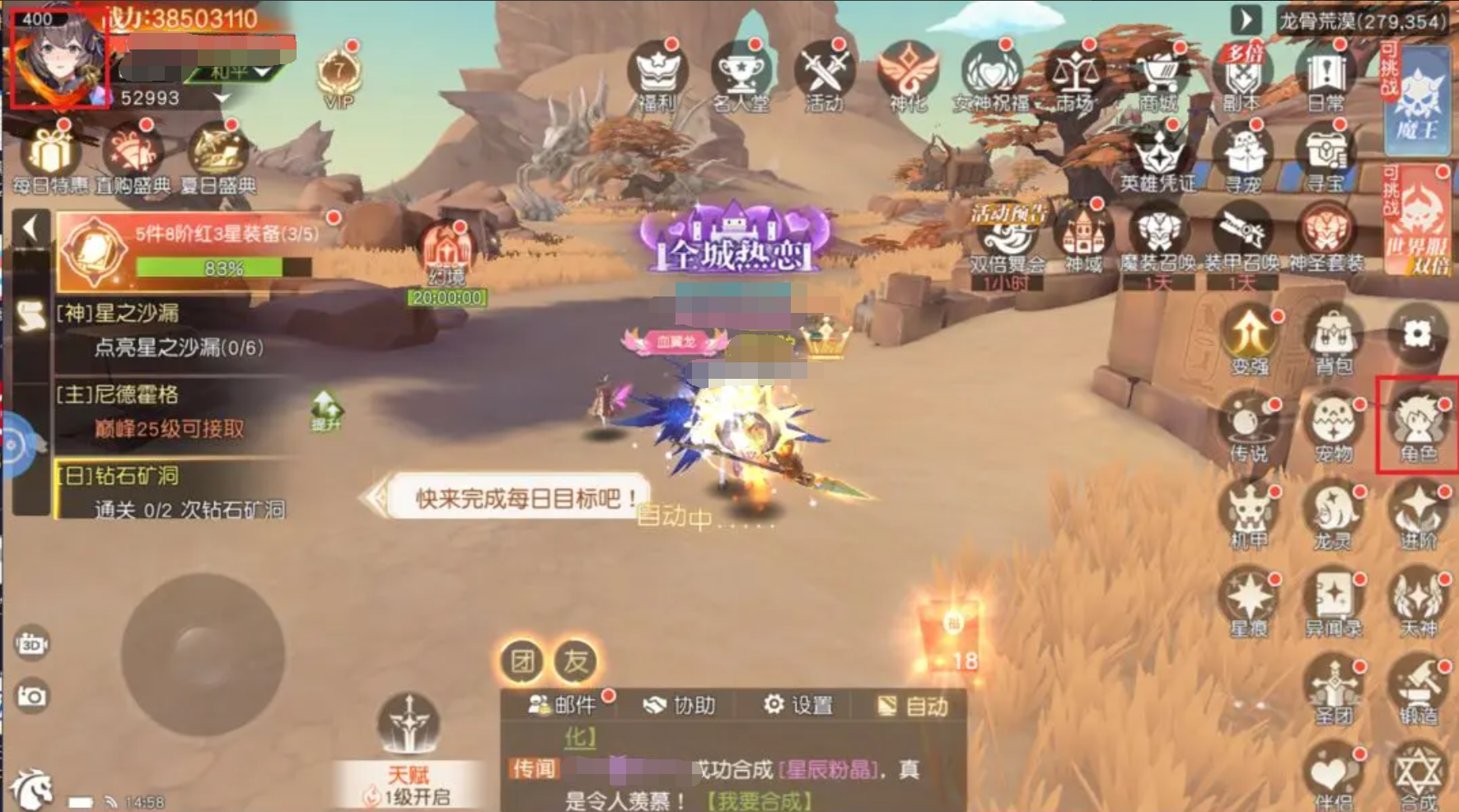This screenshot has height=812, width=1459.
Task: Click the equipment goal 83% progress bar
Action: click(x=227, y=268)
